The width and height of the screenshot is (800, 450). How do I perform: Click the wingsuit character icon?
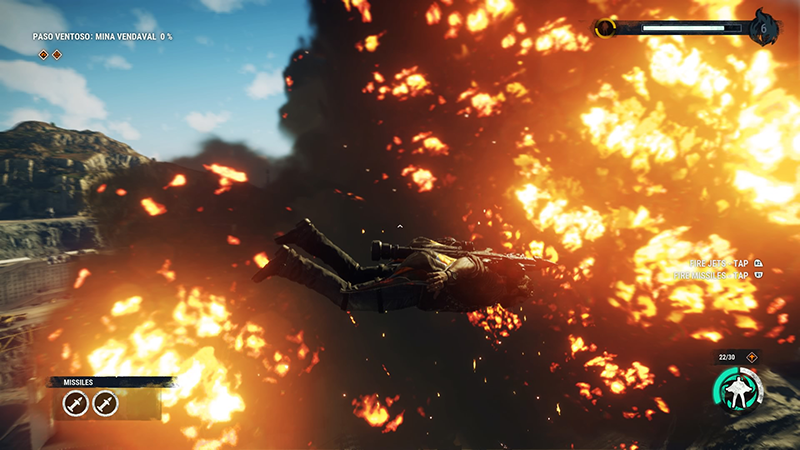click(x=737, y=389)
